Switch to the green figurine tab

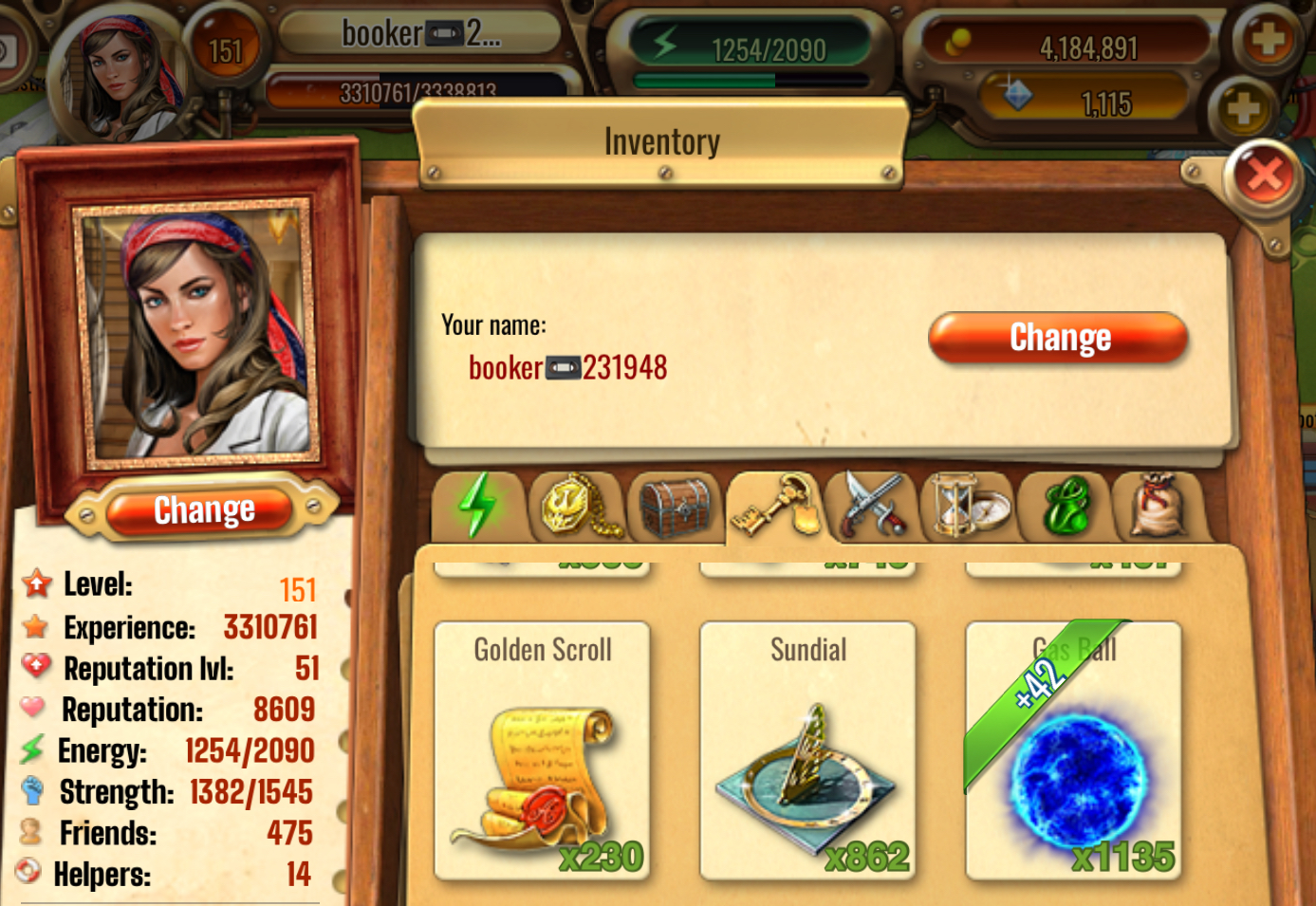point(1066,507)
